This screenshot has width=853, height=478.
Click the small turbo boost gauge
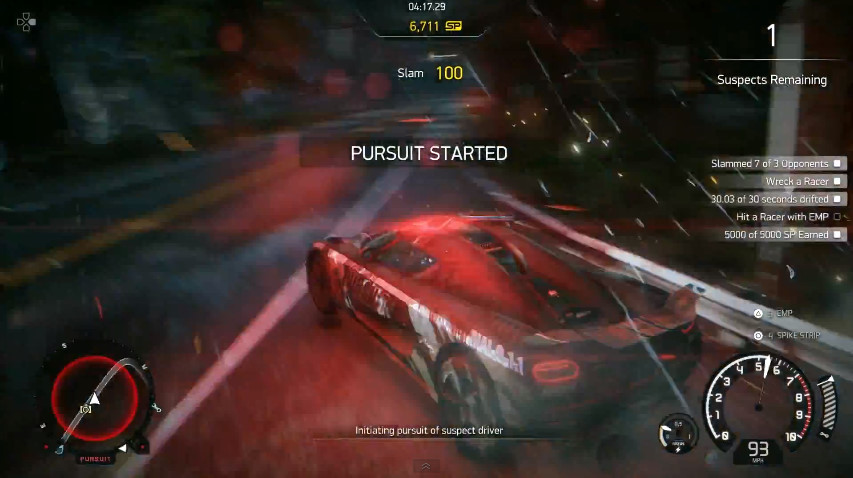677,433
